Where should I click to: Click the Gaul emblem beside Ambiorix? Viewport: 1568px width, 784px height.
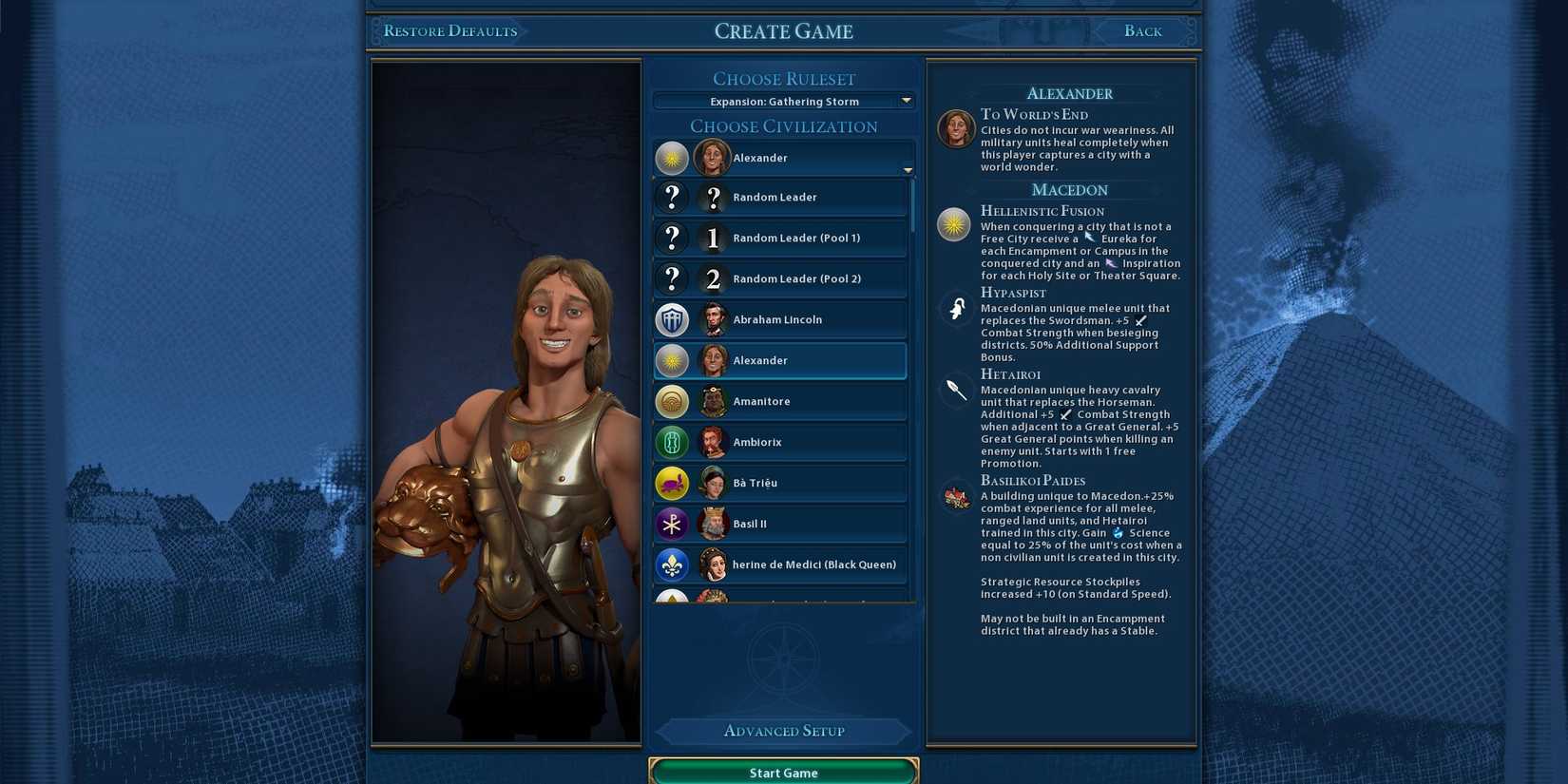(x=672, y=442)
